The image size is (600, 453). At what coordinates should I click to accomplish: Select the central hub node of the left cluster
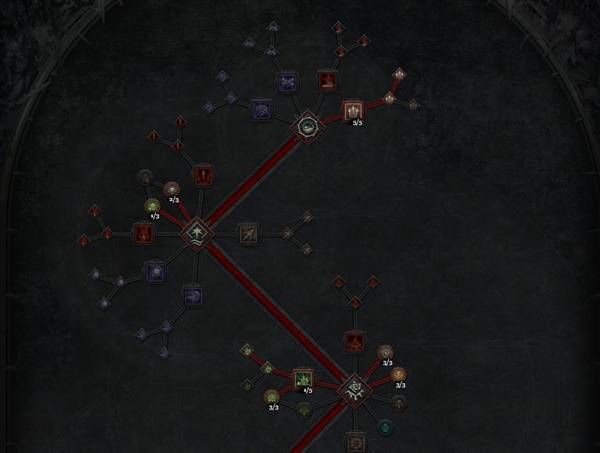point(197,234)
